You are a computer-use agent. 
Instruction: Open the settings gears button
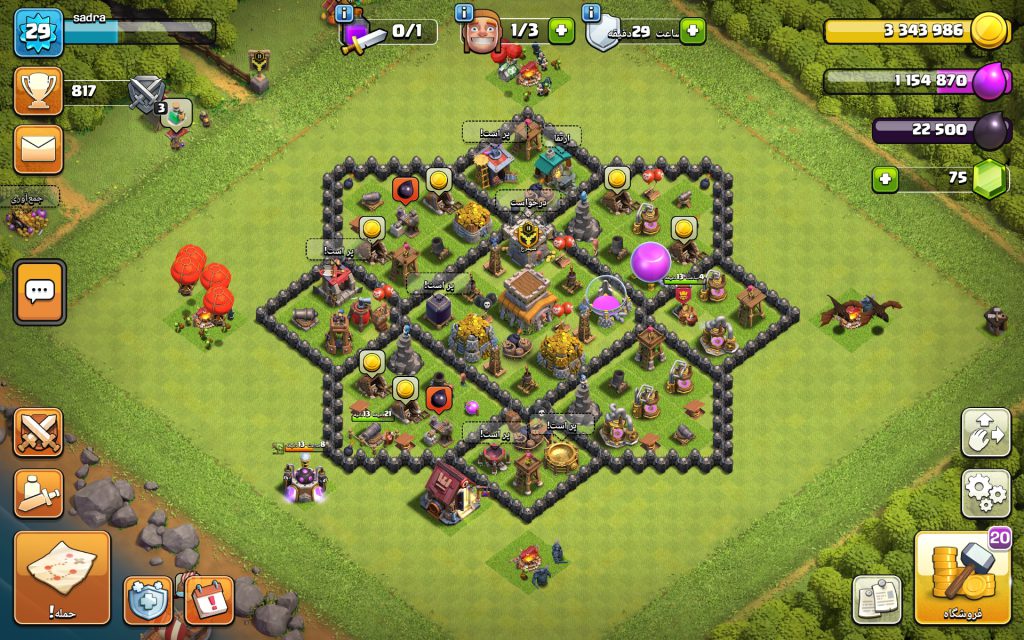coord(985,493)
